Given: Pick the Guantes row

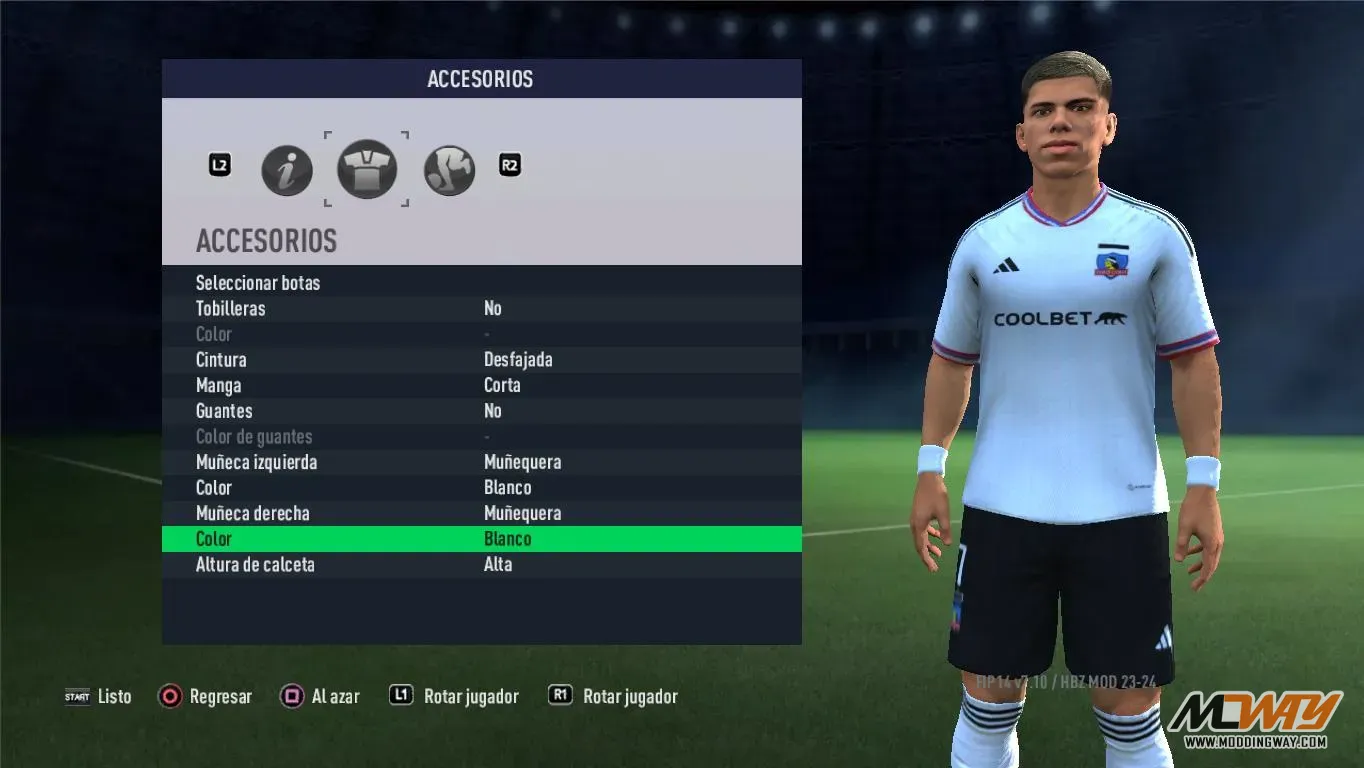Looking at the screenshot, I should click(x=224, y=411).
